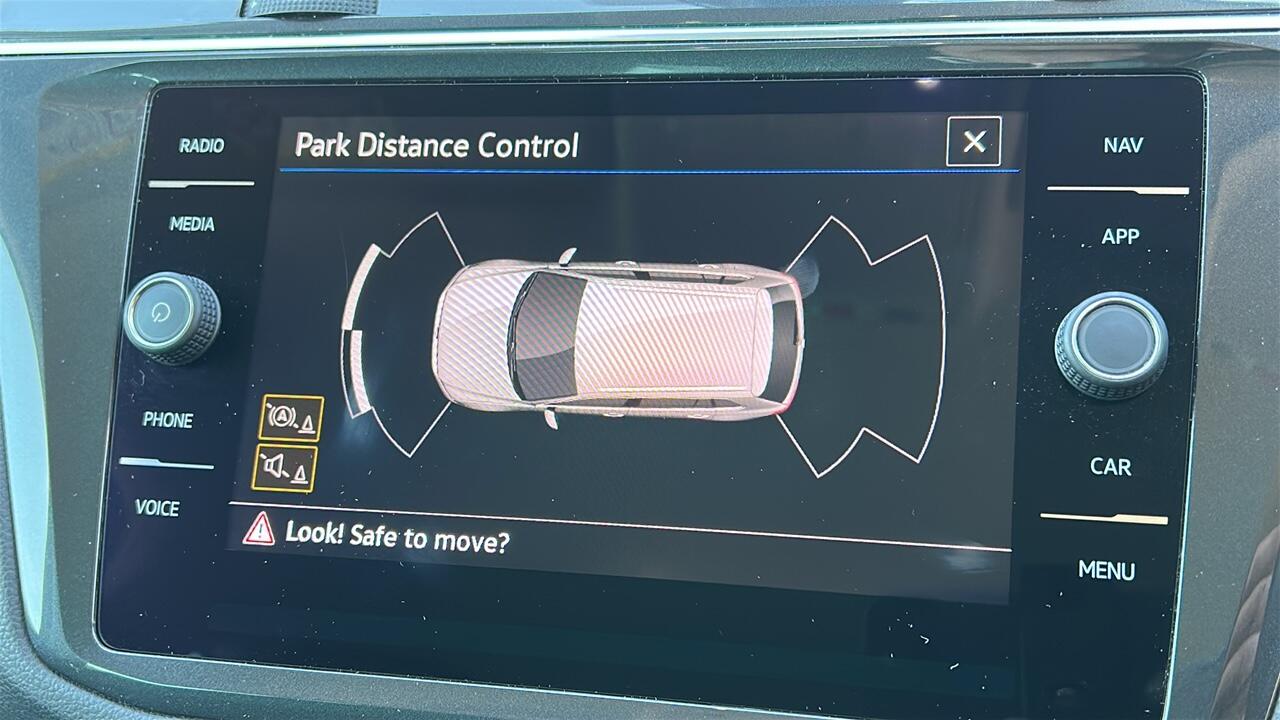Select the APP button
The image size is (1280, 720).
[1120, 237]
